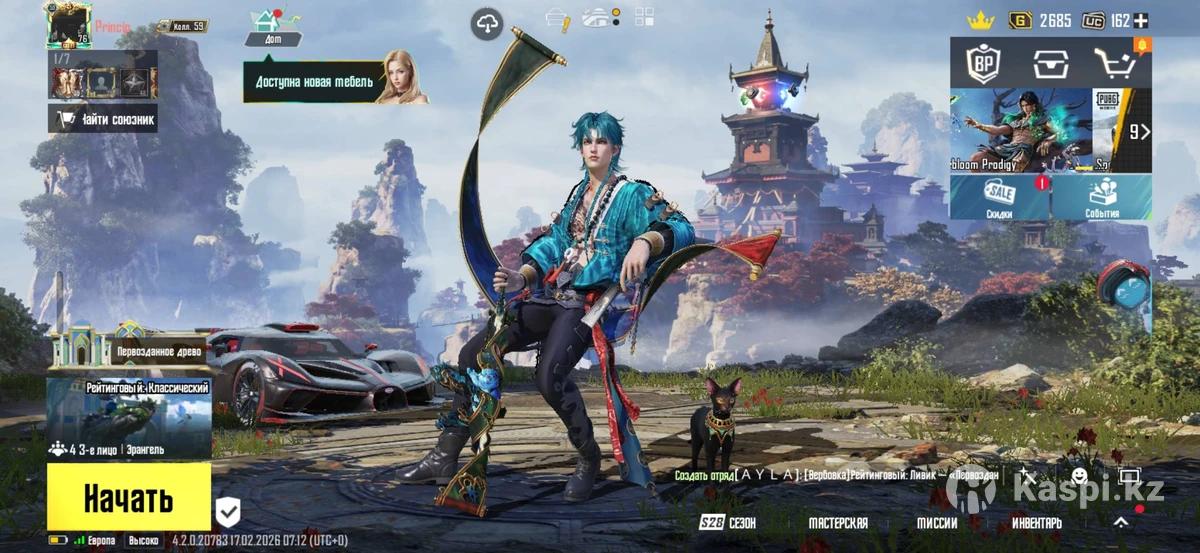Open the shop cart icon
This screenshot has width=1200, height=553.
coord(1115,65)
